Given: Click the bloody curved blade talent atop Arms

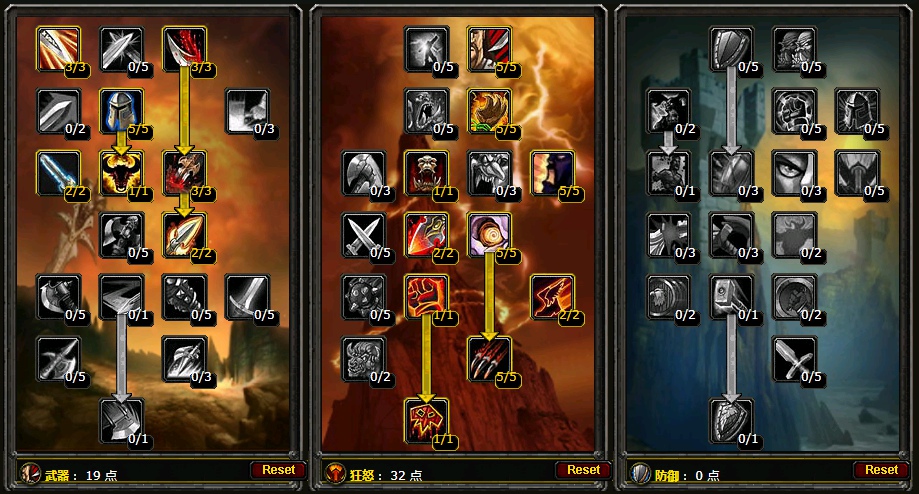Looking at the screenshot, I should [x=184, y=49].
